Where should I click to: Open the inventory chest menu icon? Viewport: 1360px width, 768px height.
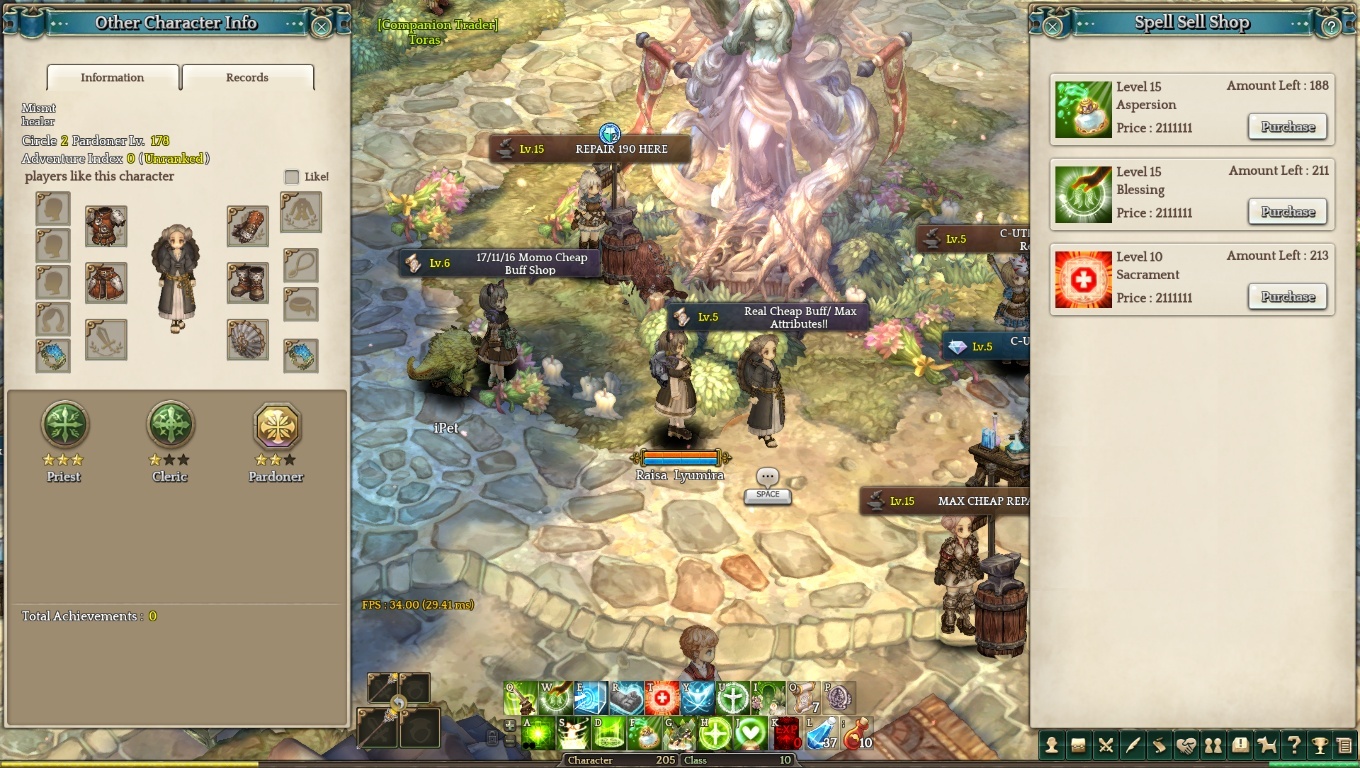[x=1078, y=745]
